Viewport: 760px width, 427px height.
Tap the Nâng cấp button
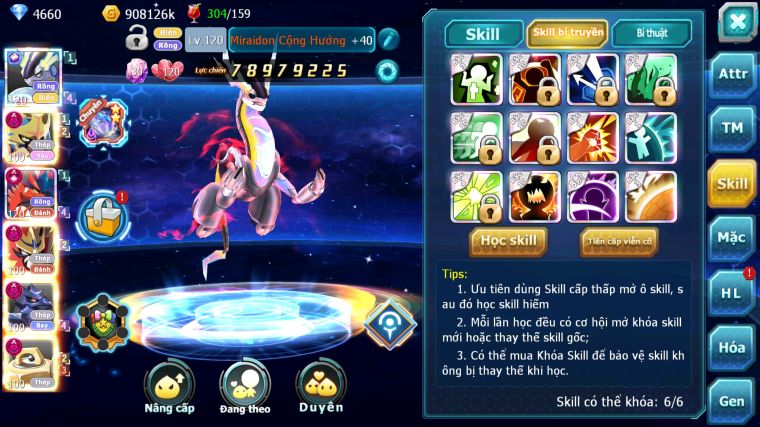point(169,385)
